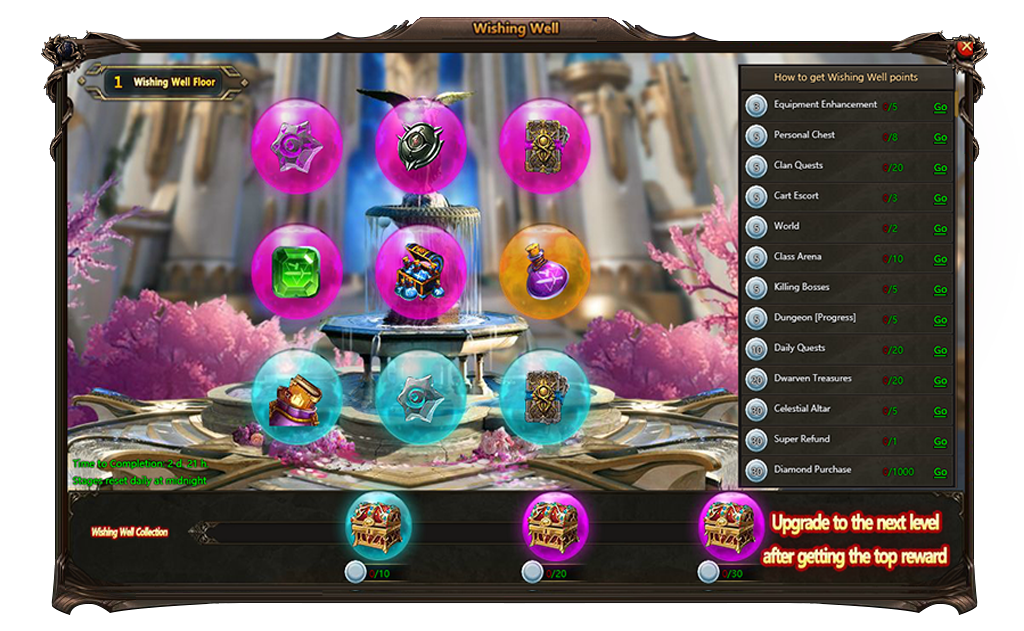The height and width of the screenshot is (631, 1024).
Task: Pick the purple potion in orange bubble
Action: click(x=545, y=271)
